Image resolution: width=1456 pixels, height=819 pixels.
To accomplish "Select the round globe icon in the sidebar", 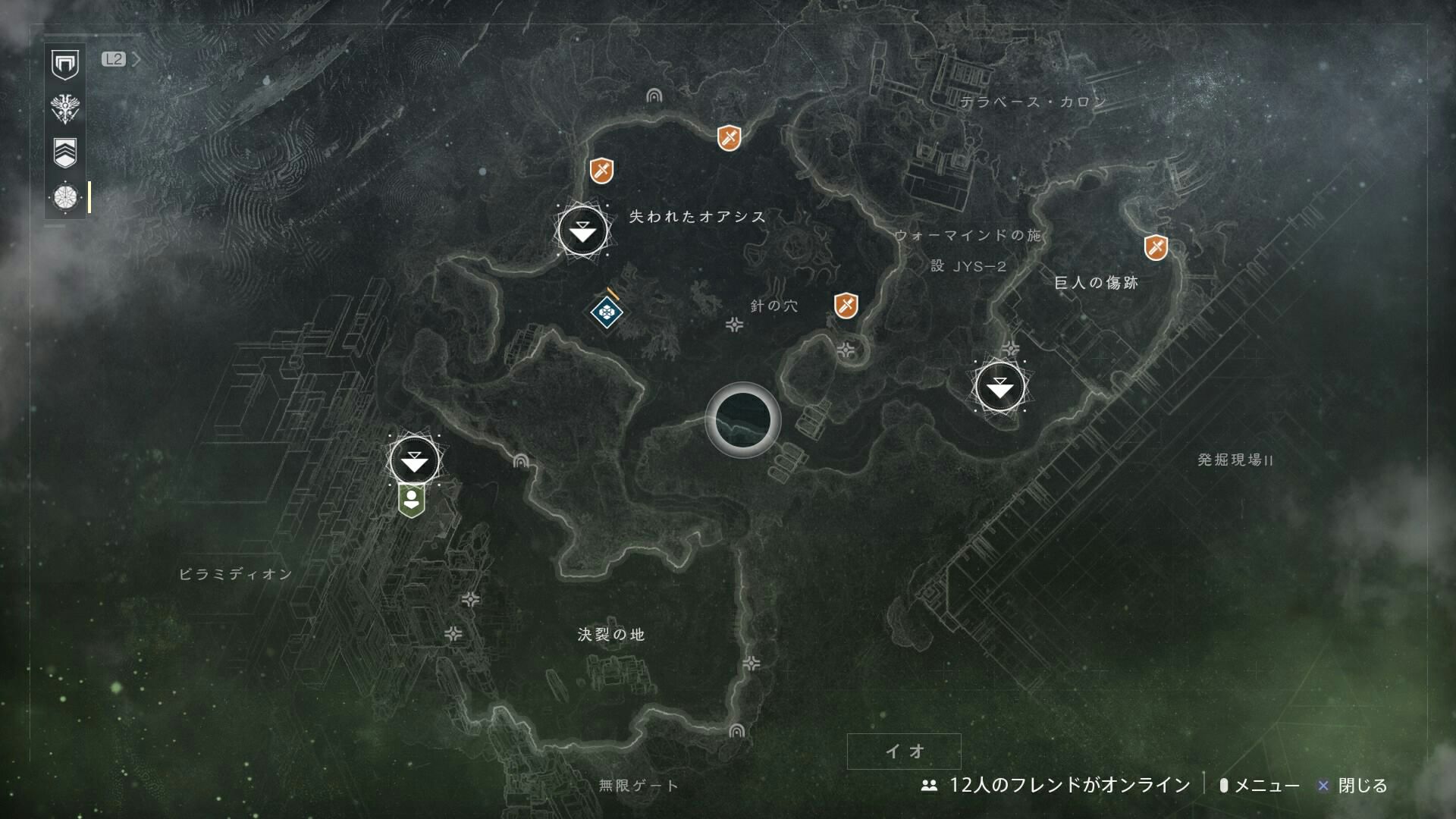I will pyautogui.click(x=65, y=198).
